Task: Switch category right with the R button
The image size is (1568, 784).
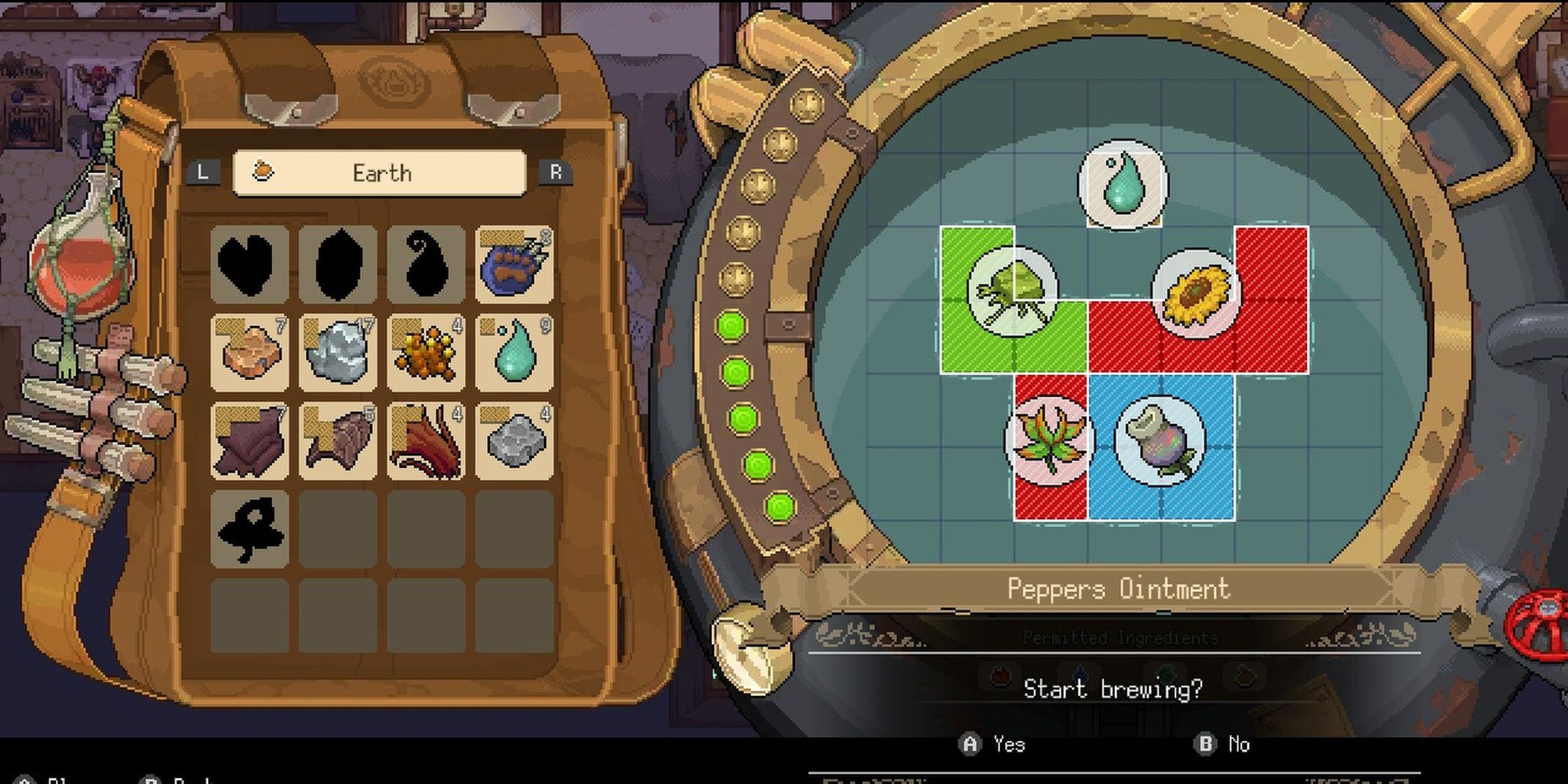Action: click(557, 172)
